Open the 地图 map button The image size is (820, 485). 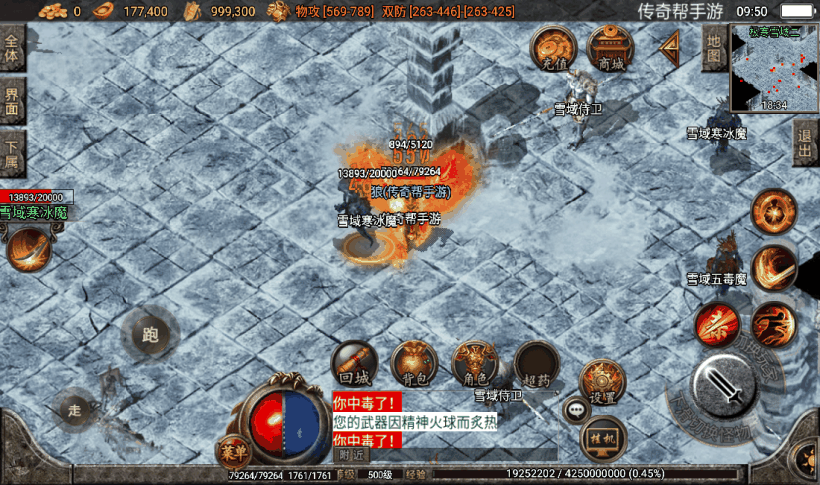click(x=713, y=48)
